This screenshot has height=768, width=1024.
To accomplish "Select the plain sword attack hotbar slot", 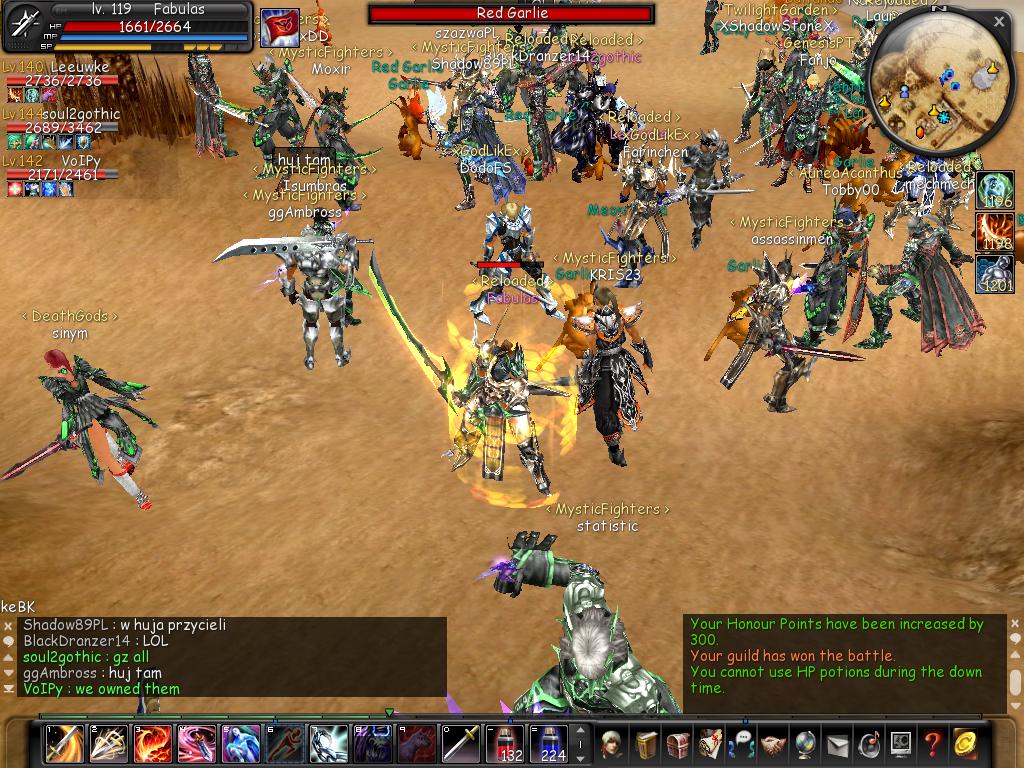I will (x=461, y=744).
